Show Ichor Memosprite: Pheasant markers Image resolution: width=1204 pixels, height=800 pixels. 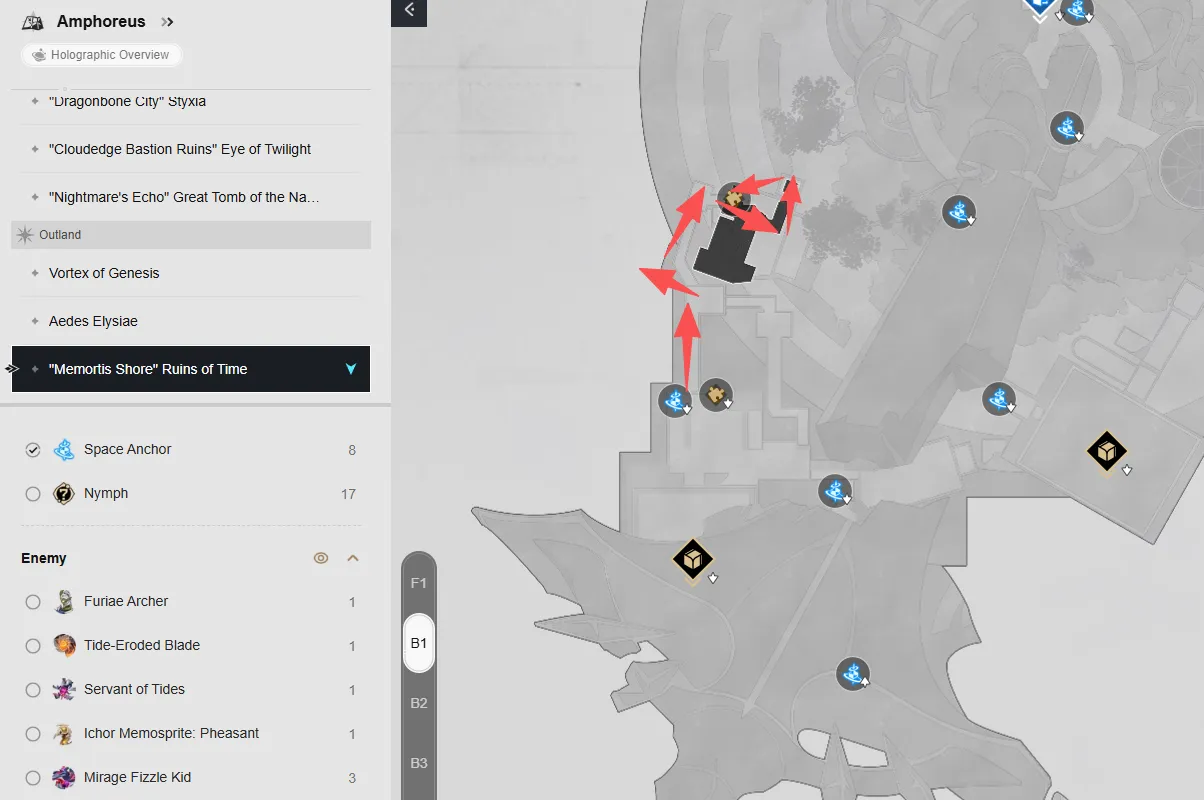point(33,734)
